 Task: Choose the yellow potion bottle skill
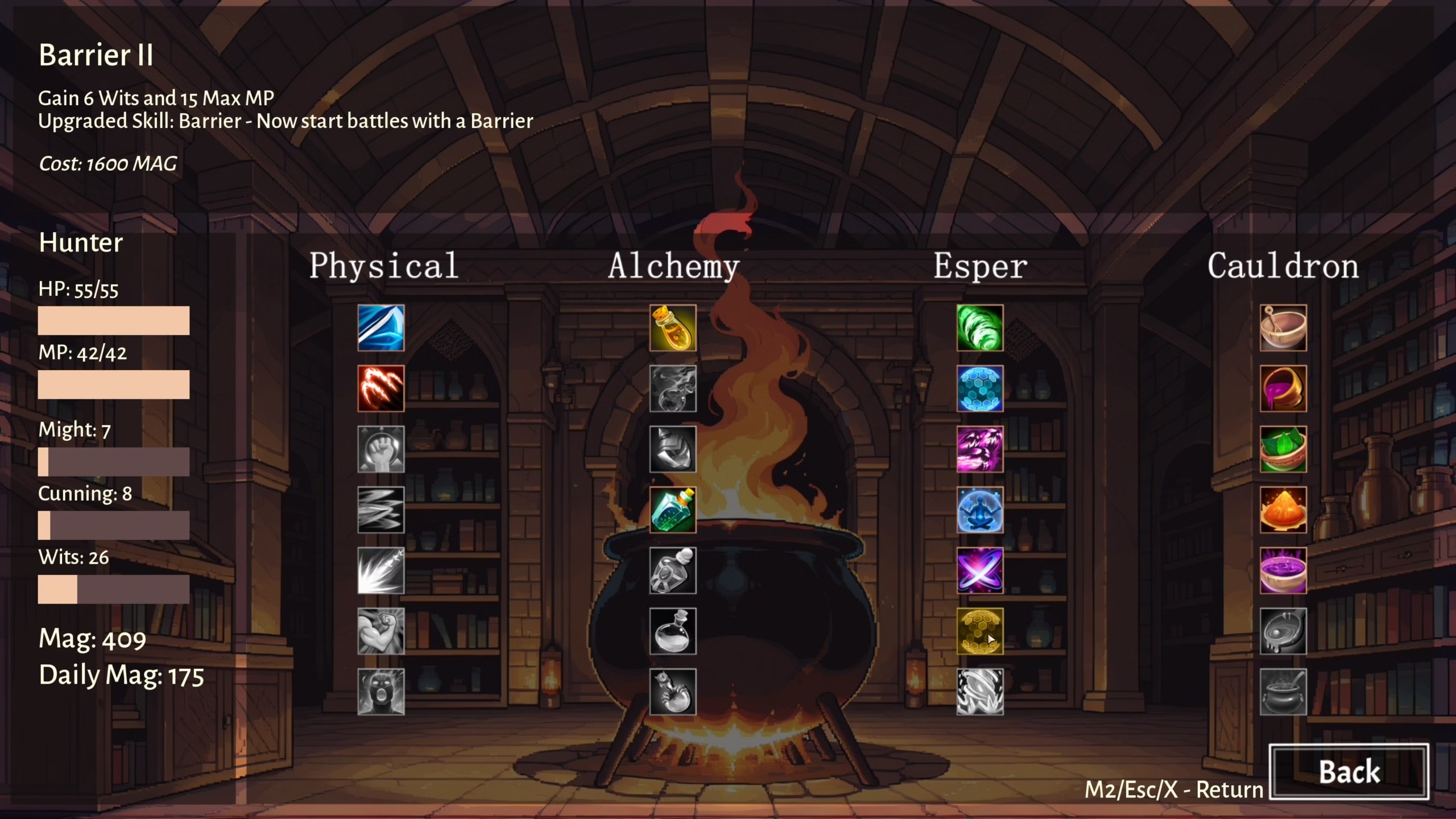pyautogui.click(x=673, y=328)
